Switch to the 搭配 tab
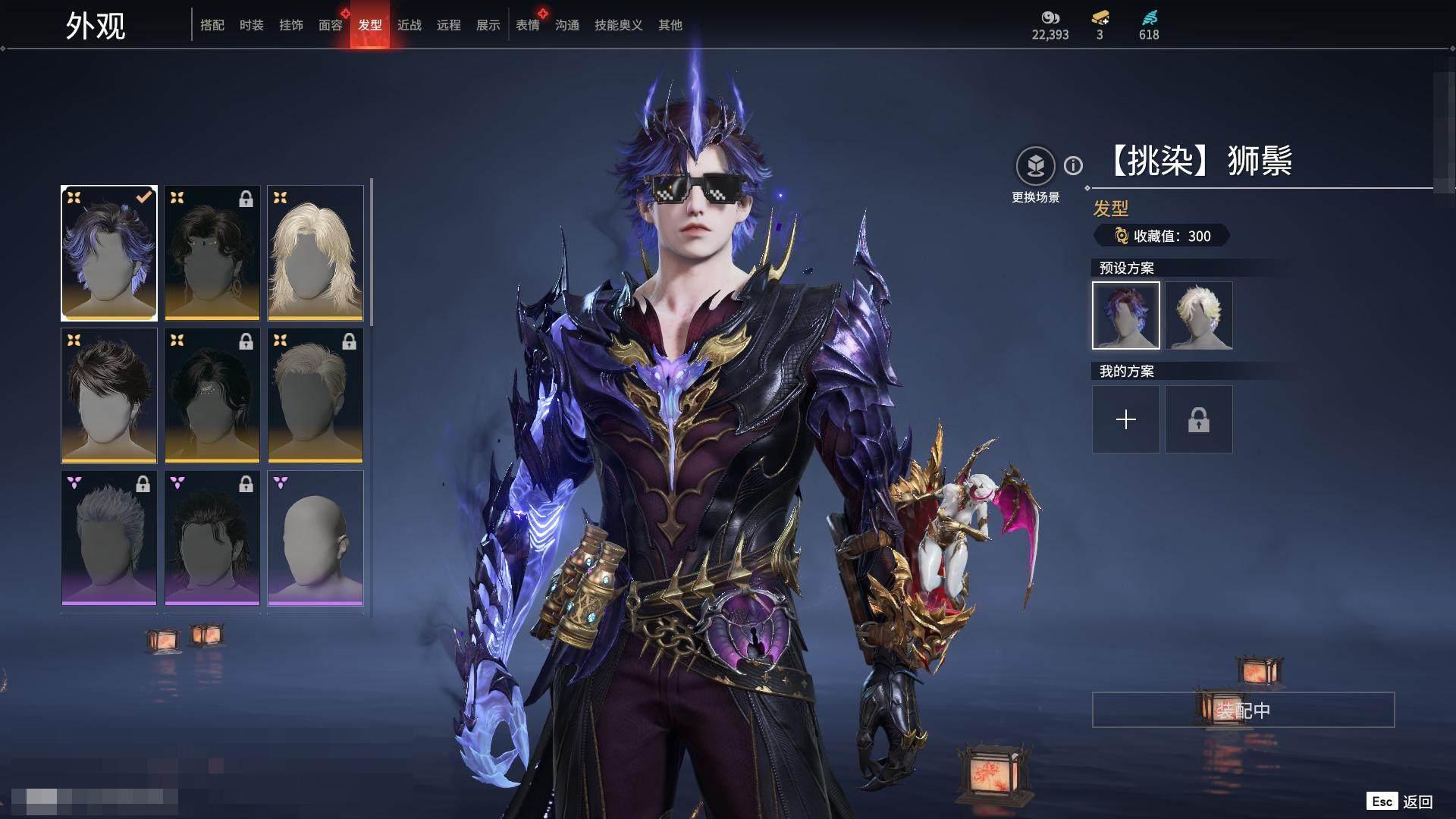 [x=212, y=25]
